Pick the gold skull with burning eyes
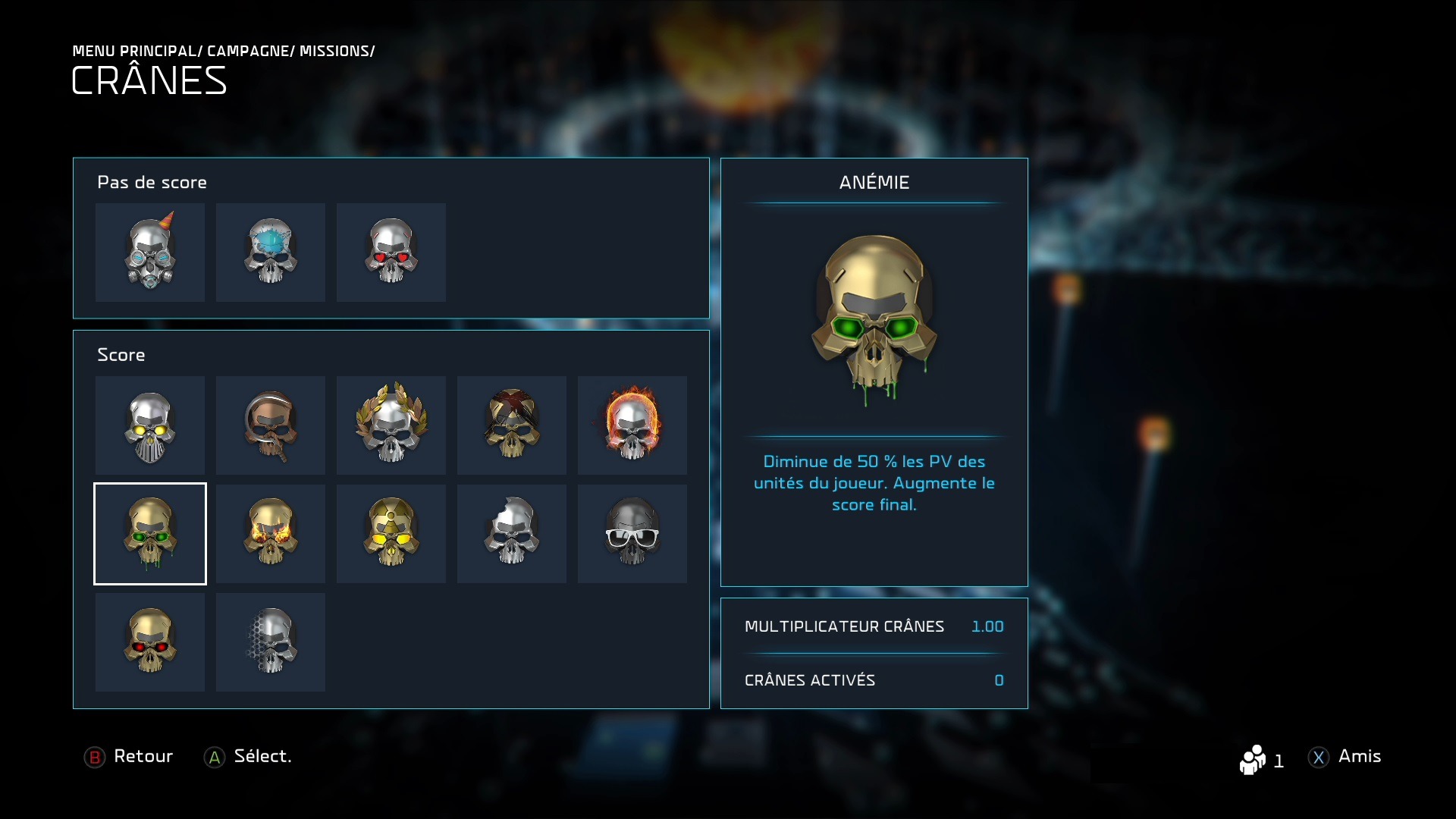Screen dimensions: 1456x819 tap(271, 534)
